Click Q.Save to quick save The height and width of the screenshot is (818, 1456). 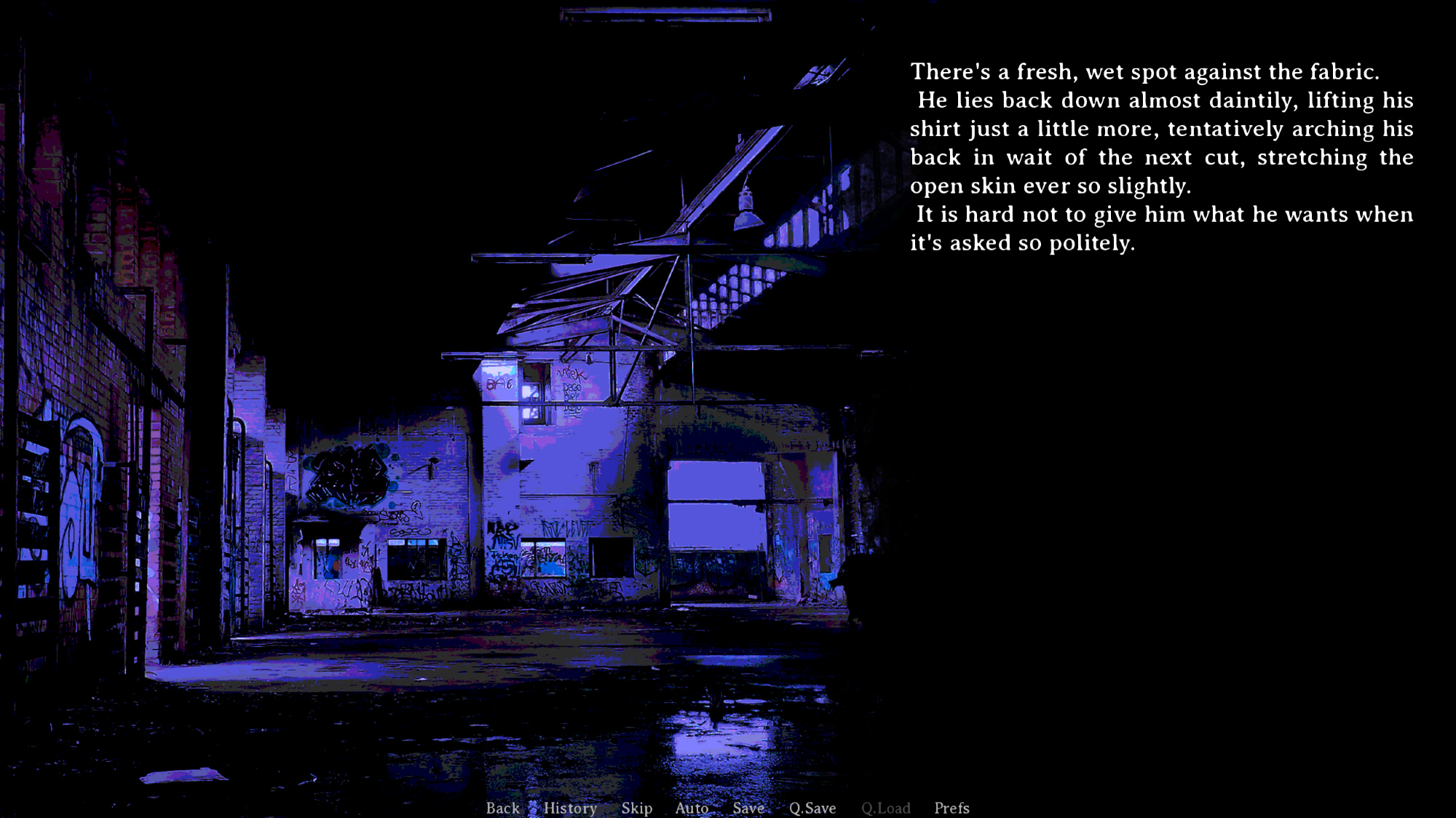pos(812,808)
